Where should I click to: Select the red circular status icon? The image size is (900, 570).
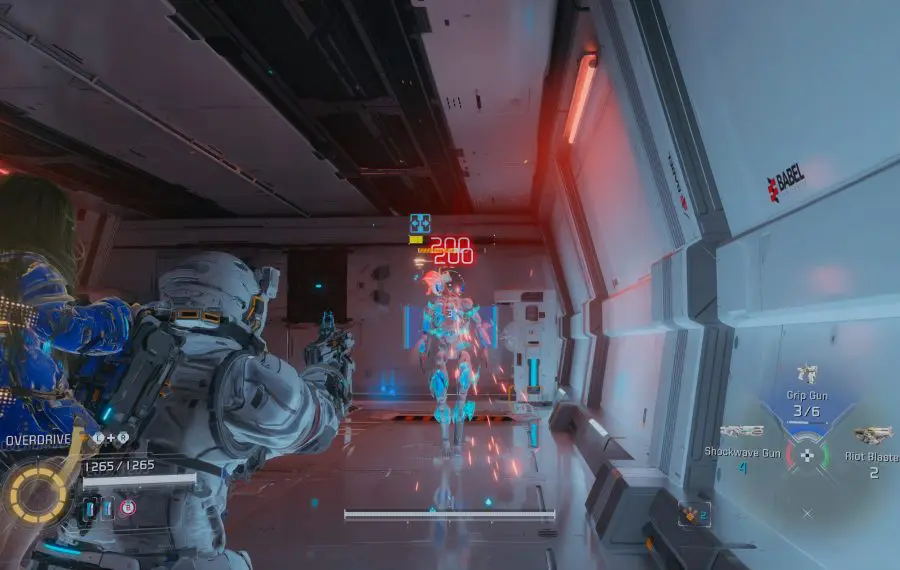pyautogui.click(x=128, y=508)
